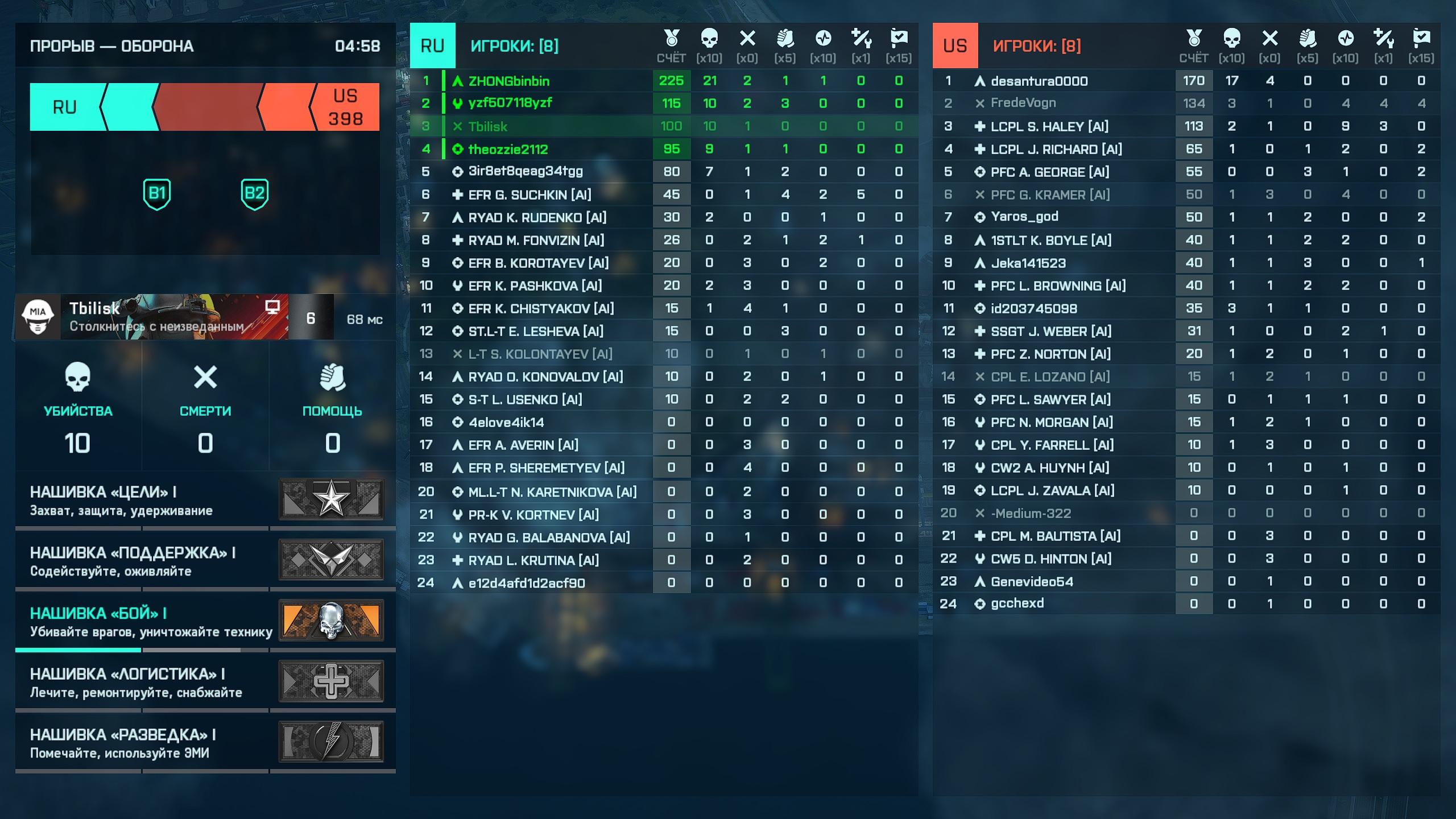
Task: Select player 3ir8et8qeag34tgg row
Action: click(x=526, y=172)
